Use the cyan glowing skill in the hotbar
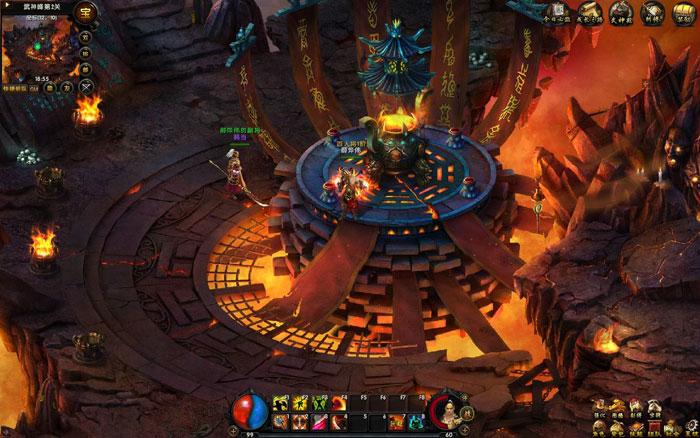The image size is (700, 438). 414,422
